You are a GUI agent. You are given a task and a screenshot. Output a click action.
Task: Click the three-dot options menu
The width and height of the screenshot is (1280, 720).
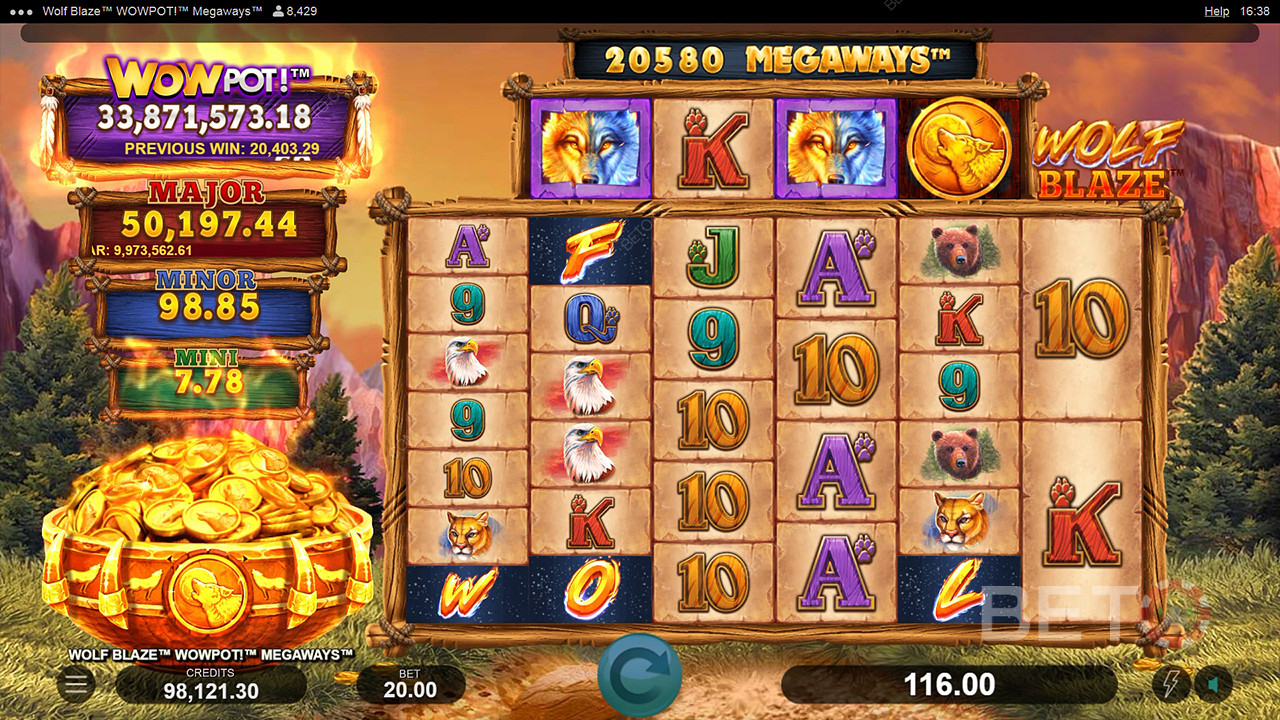17,11
